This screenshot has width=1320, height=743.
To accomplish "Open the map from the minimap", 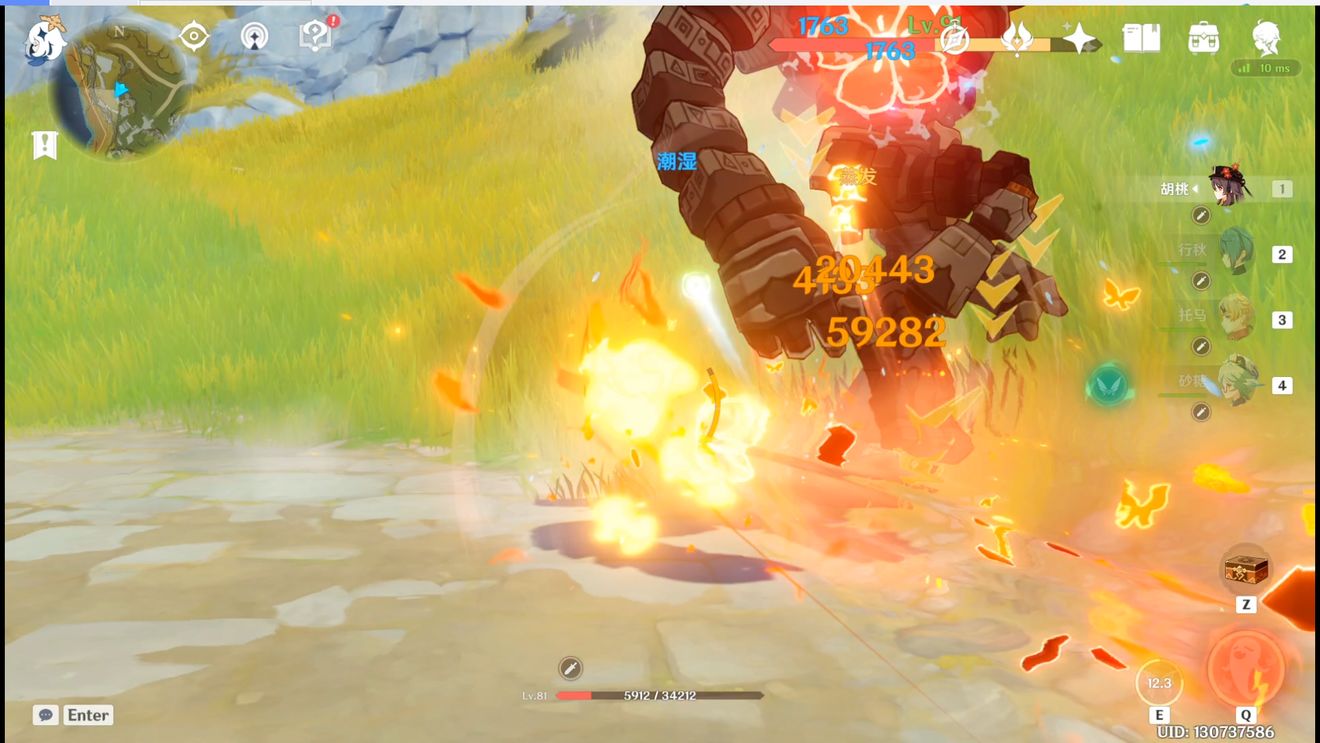I will (x=120, y=90).
